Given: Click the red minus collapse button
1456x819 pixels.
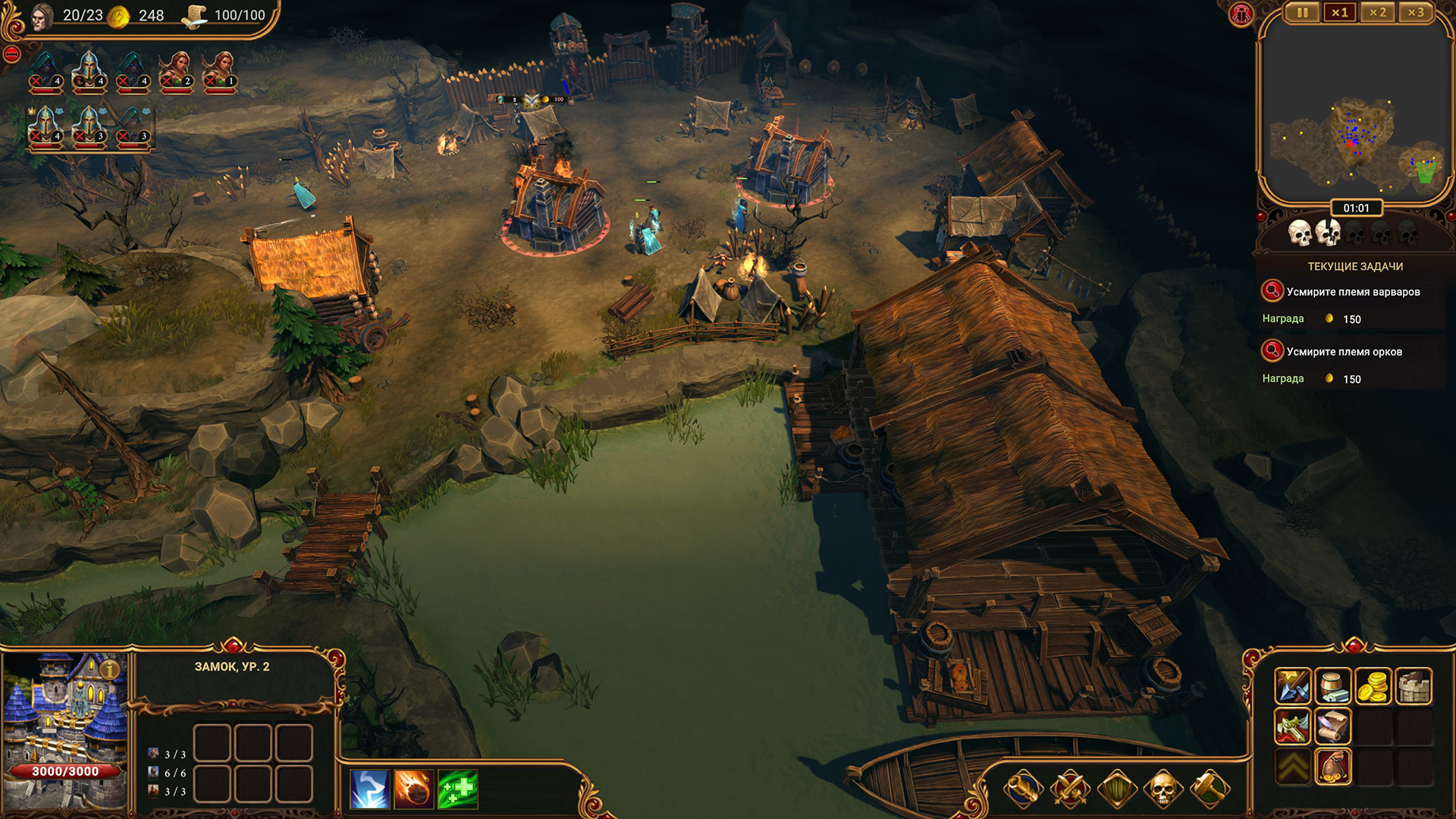Looking at the screenshot, I should pyautogui.click(x=11, y=54).
